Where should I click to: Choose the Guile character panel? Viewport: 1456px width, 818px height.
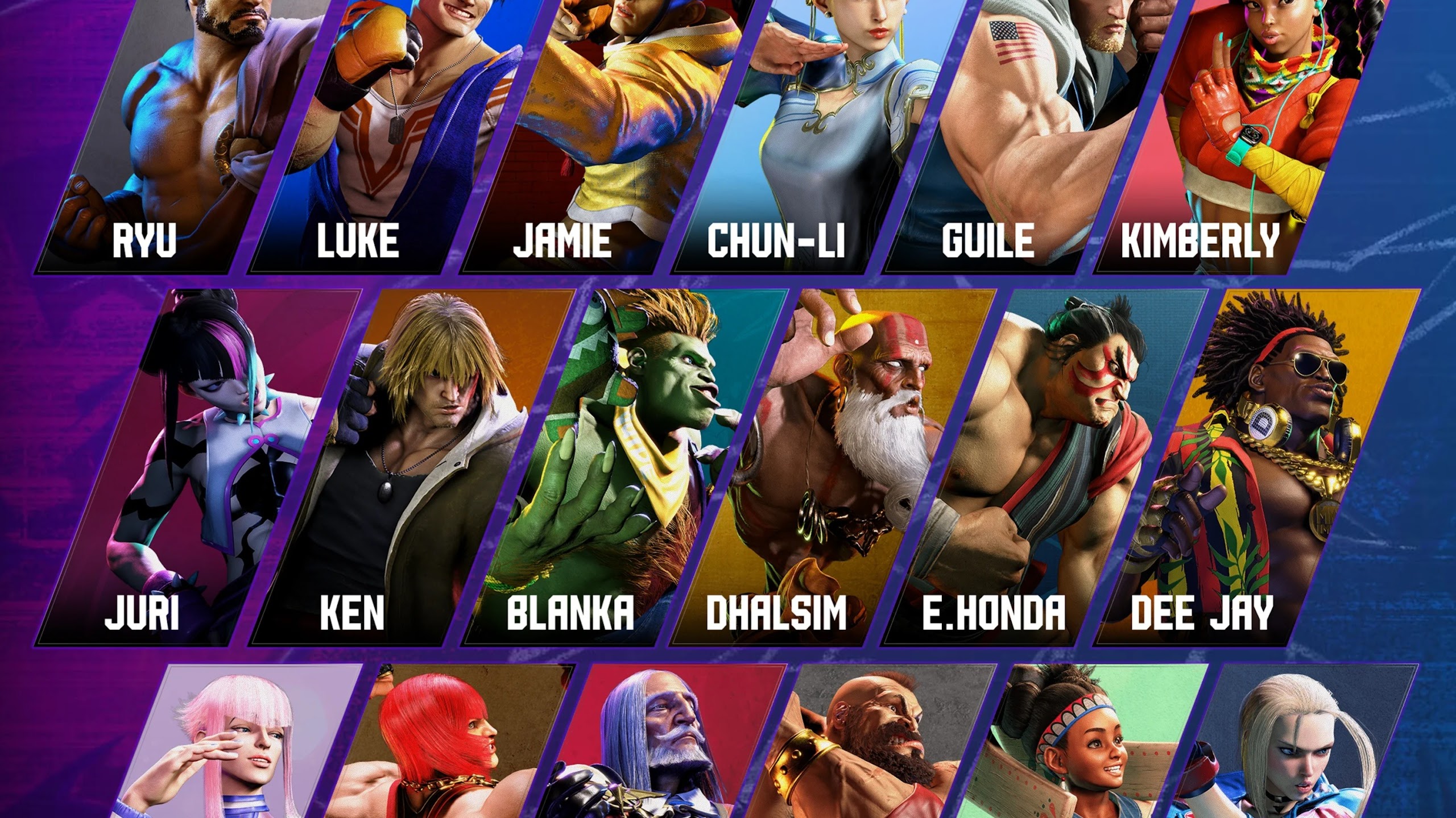(1018, 136)
